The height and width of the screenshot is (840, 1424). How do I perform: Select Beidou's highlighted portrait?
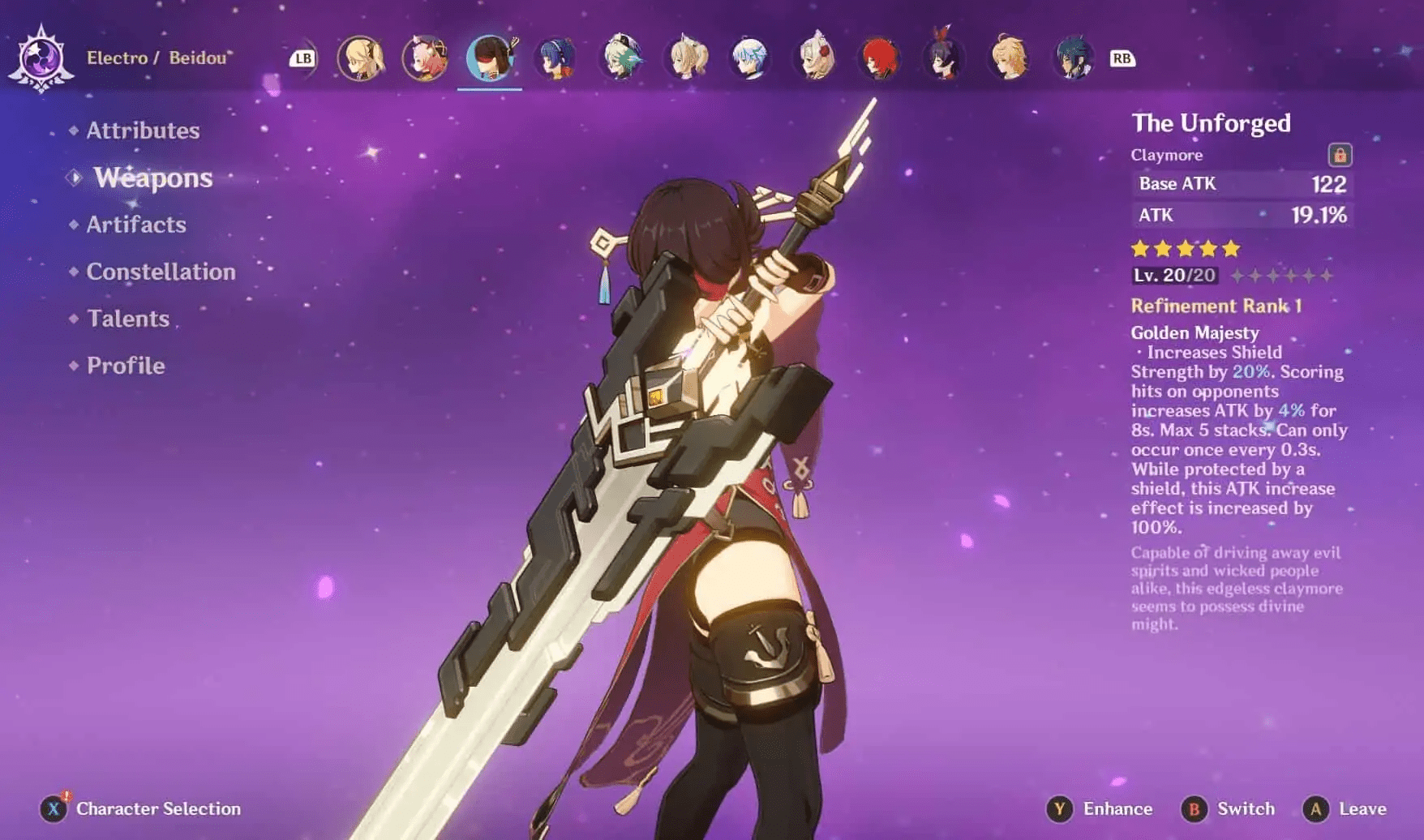point(491,58)
